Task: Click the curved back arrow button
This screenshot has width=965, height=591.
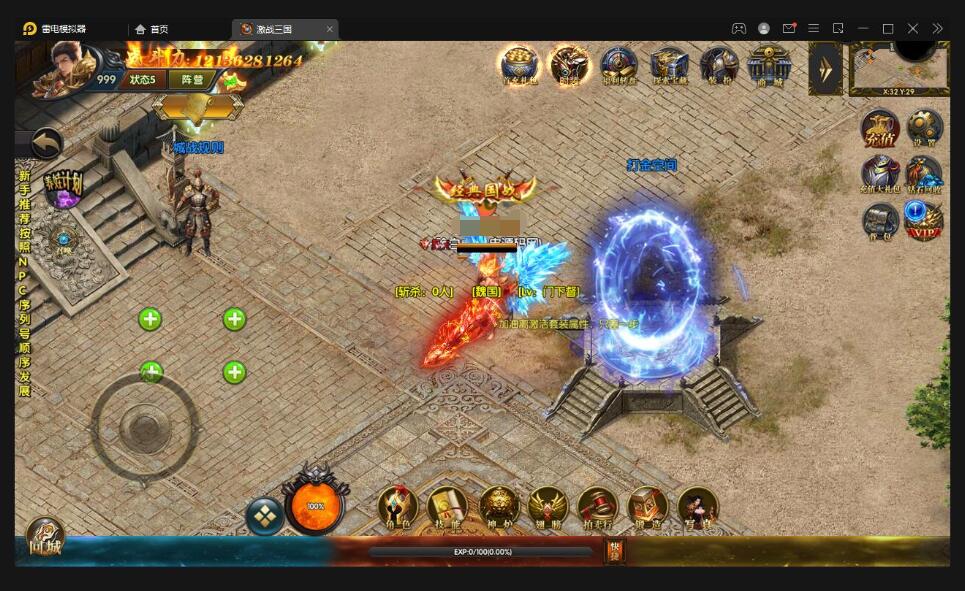Action: coord(46,143)
